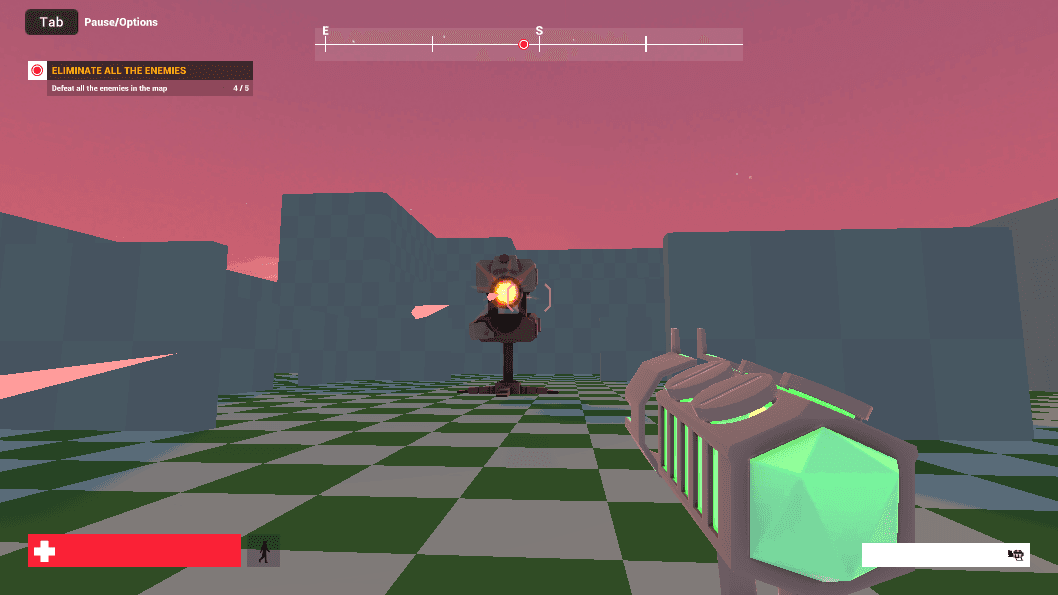Click the red objective target icon
The image size is (1058, 595).
[x=38, y=71]
